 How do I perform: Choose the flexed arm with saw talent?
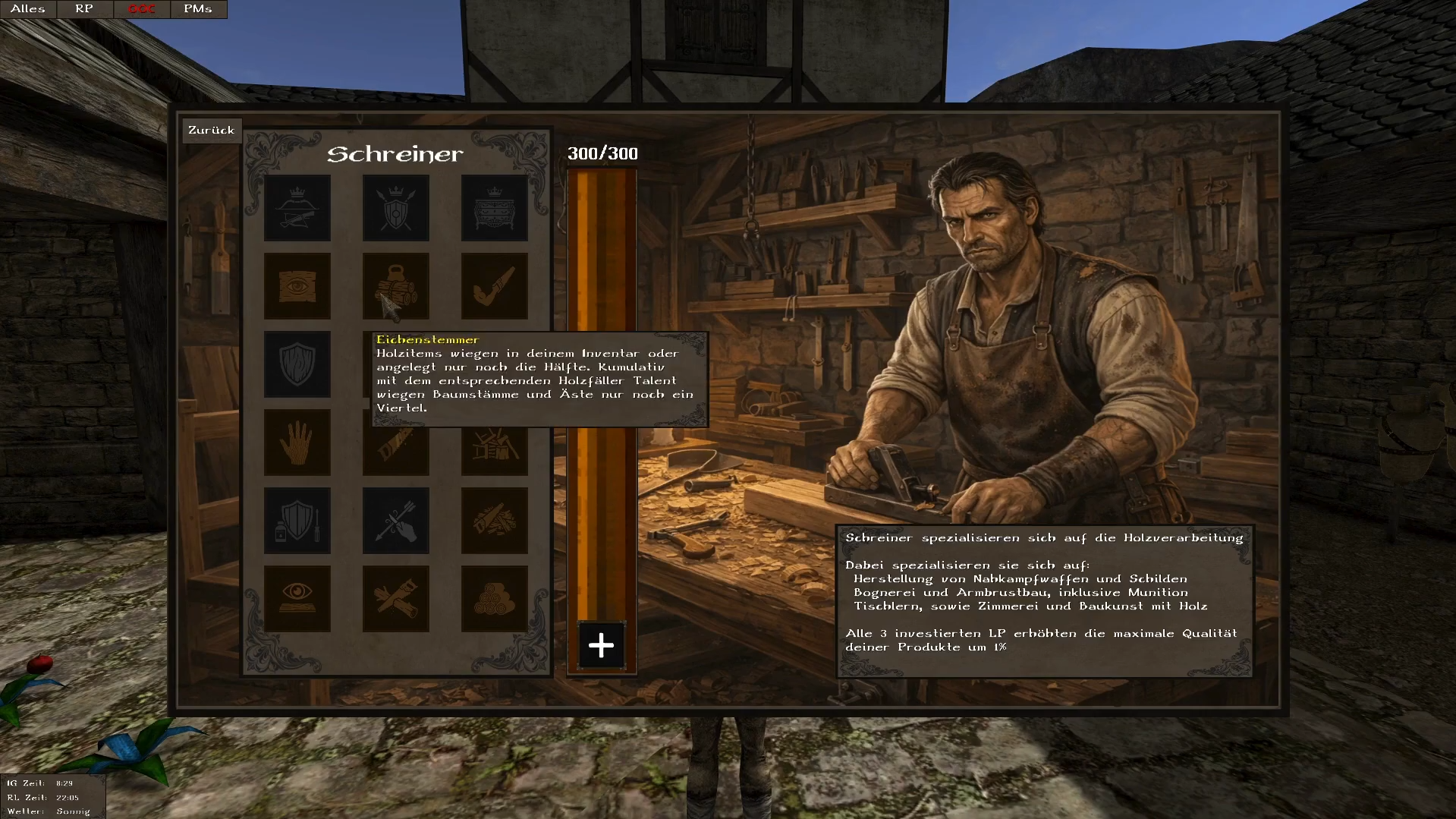pos(495,286)
